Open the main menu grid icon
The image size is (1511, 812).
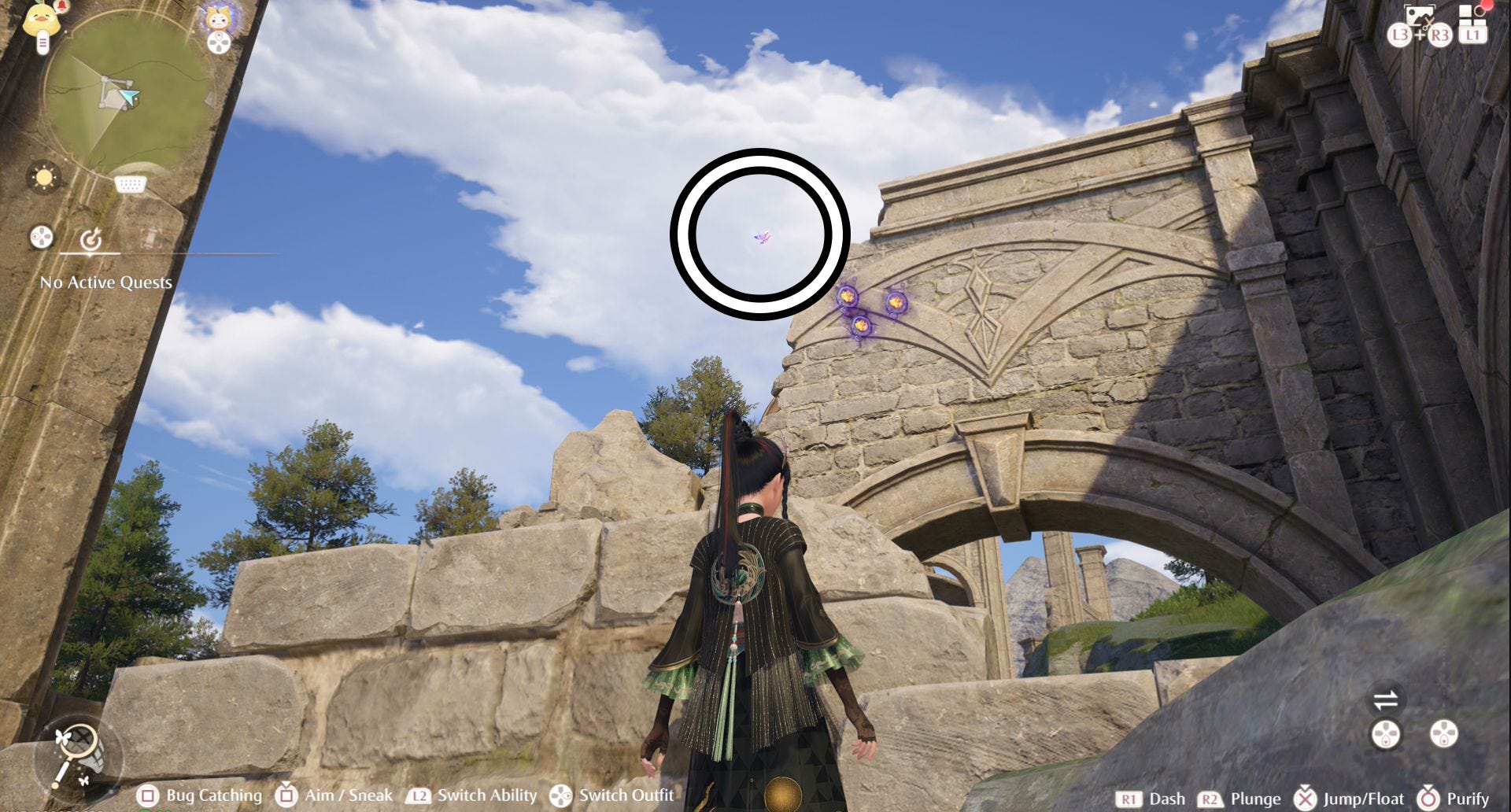point(1472,17)
